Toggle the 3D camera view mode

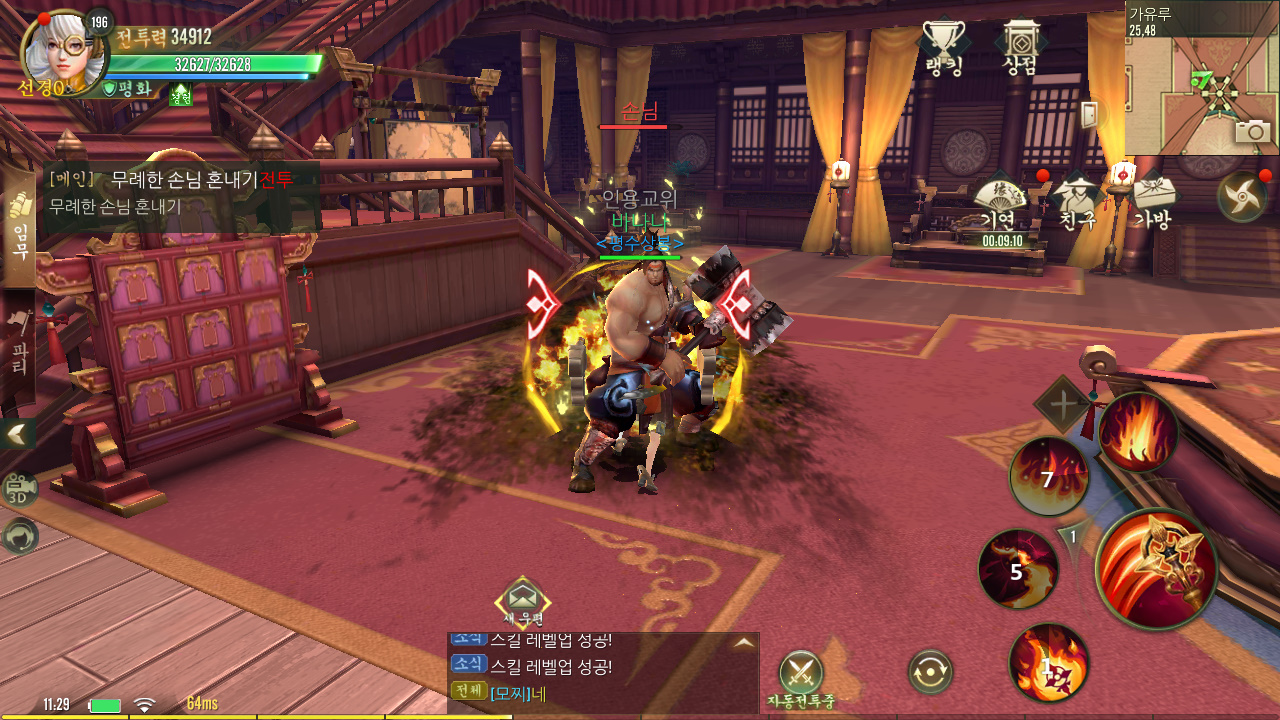[19, 489]
